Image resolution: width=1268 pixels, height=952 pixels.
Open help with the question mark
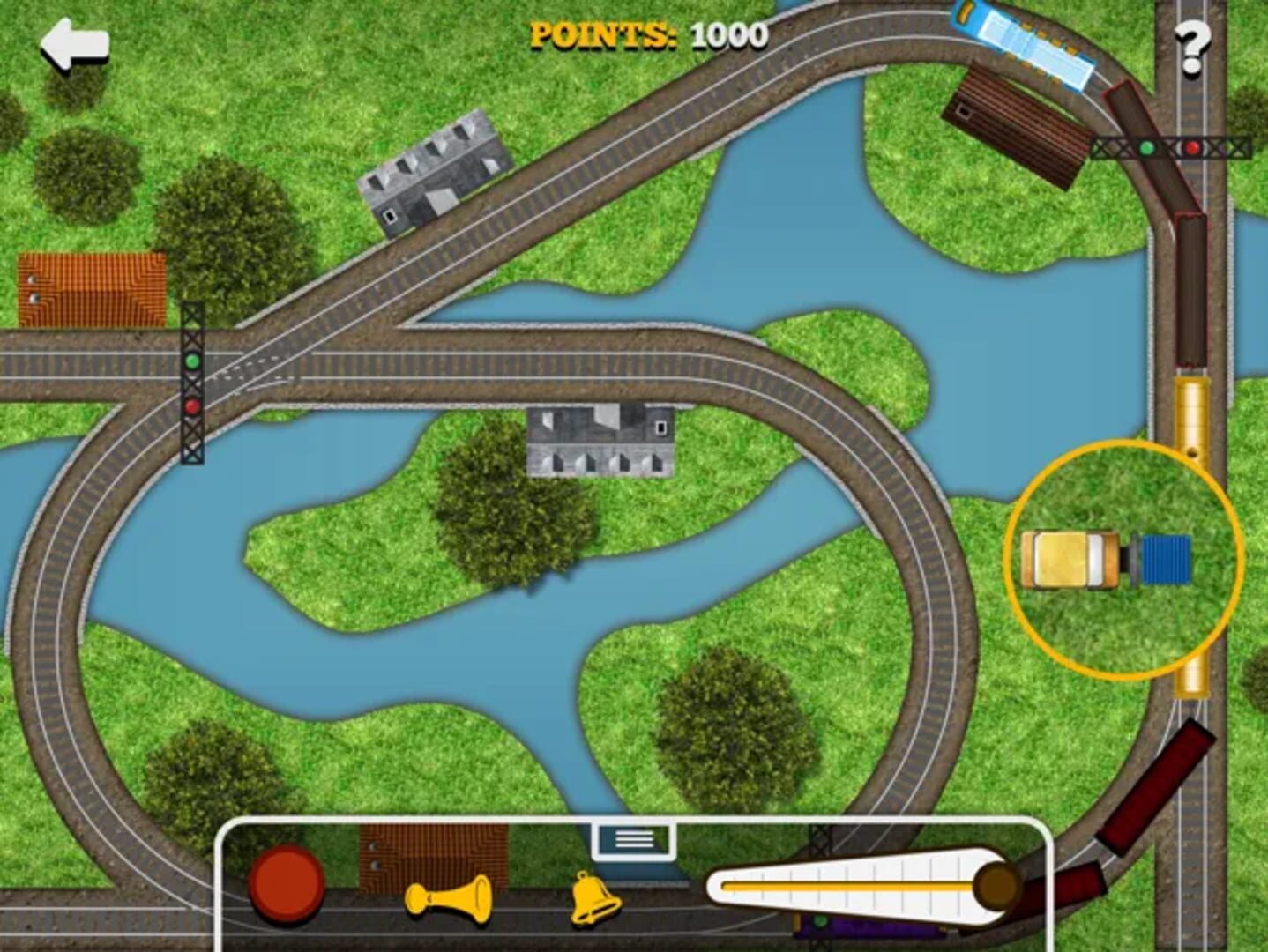[x=1191, y=47]
